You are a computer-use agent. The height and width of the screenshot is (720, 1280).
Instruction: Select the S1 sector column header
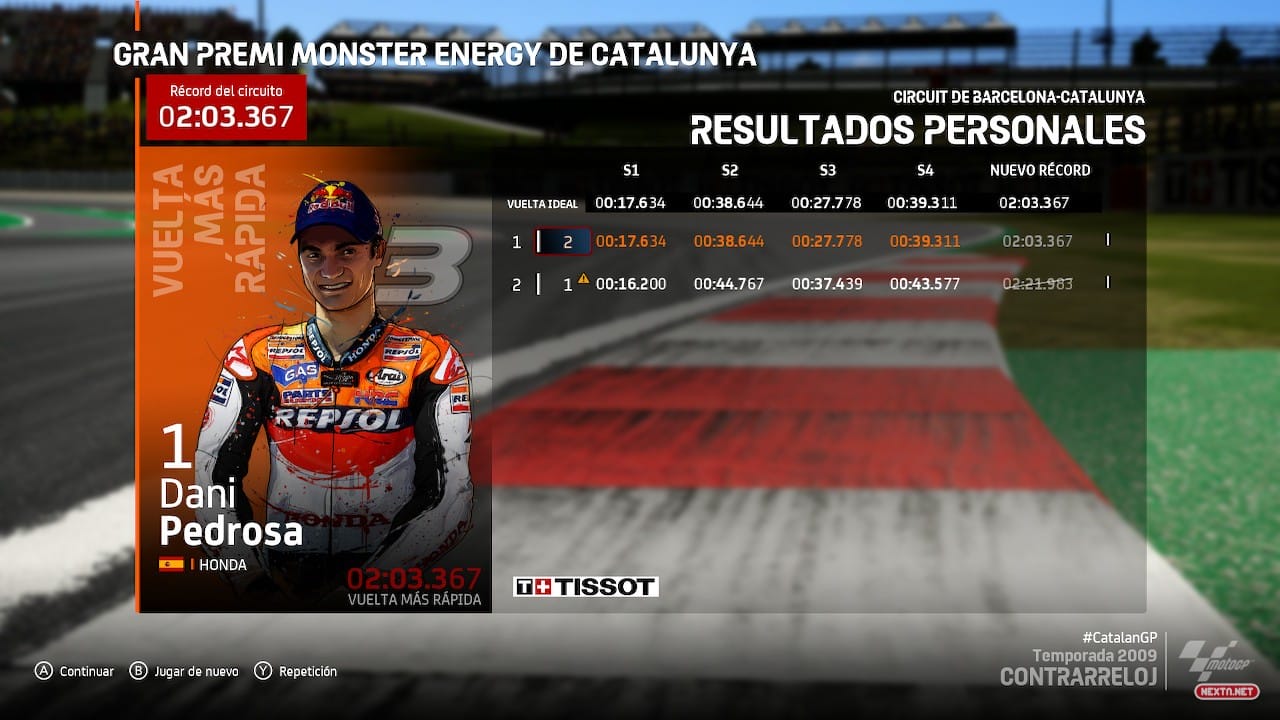[634, 170]
